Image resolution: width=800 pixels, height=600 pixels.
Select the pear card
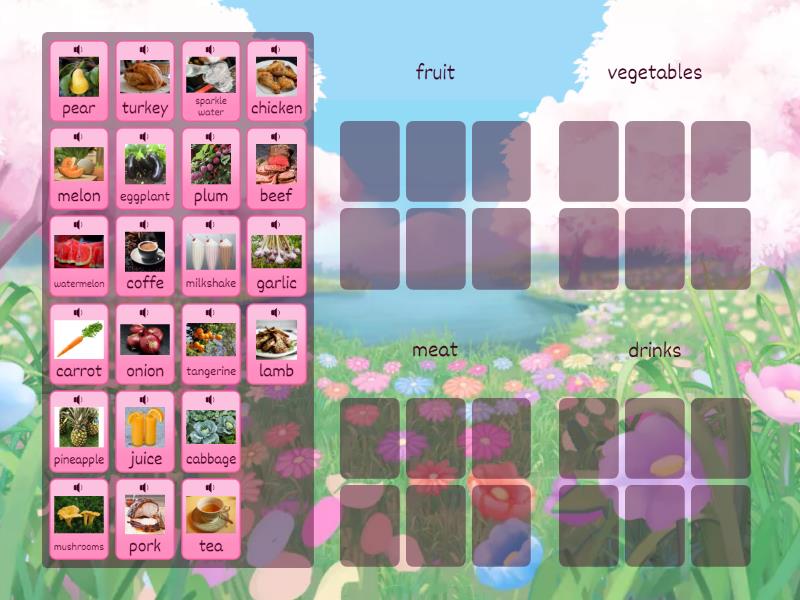point(79,81)
